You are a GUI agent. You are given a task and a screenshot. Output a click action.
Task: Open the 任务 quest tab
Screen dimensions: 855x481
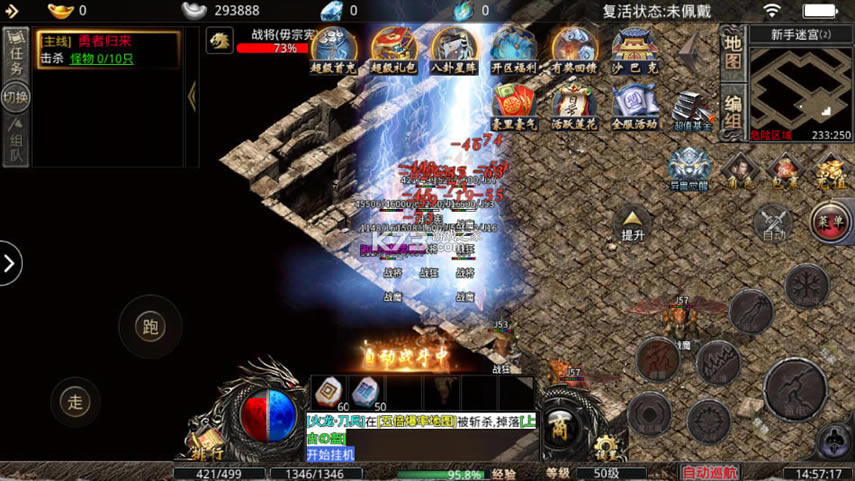(15, 53)
